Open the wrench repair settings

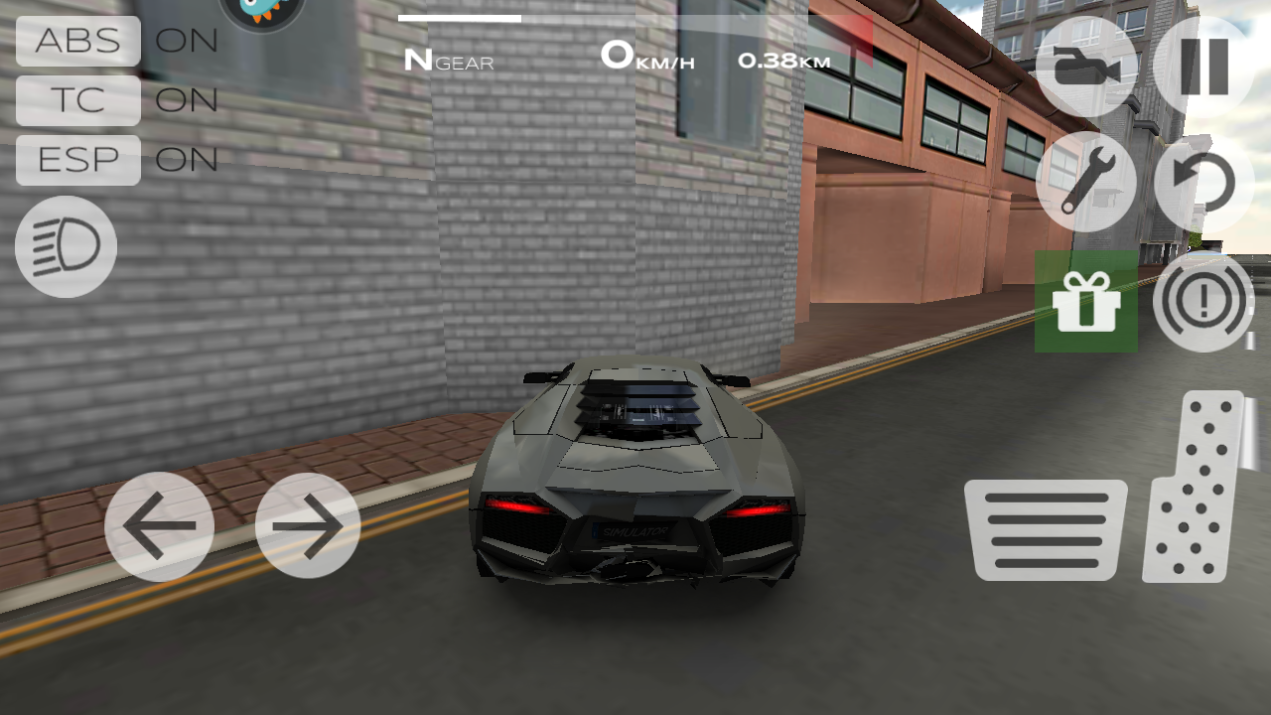(x=1085, y=182)
